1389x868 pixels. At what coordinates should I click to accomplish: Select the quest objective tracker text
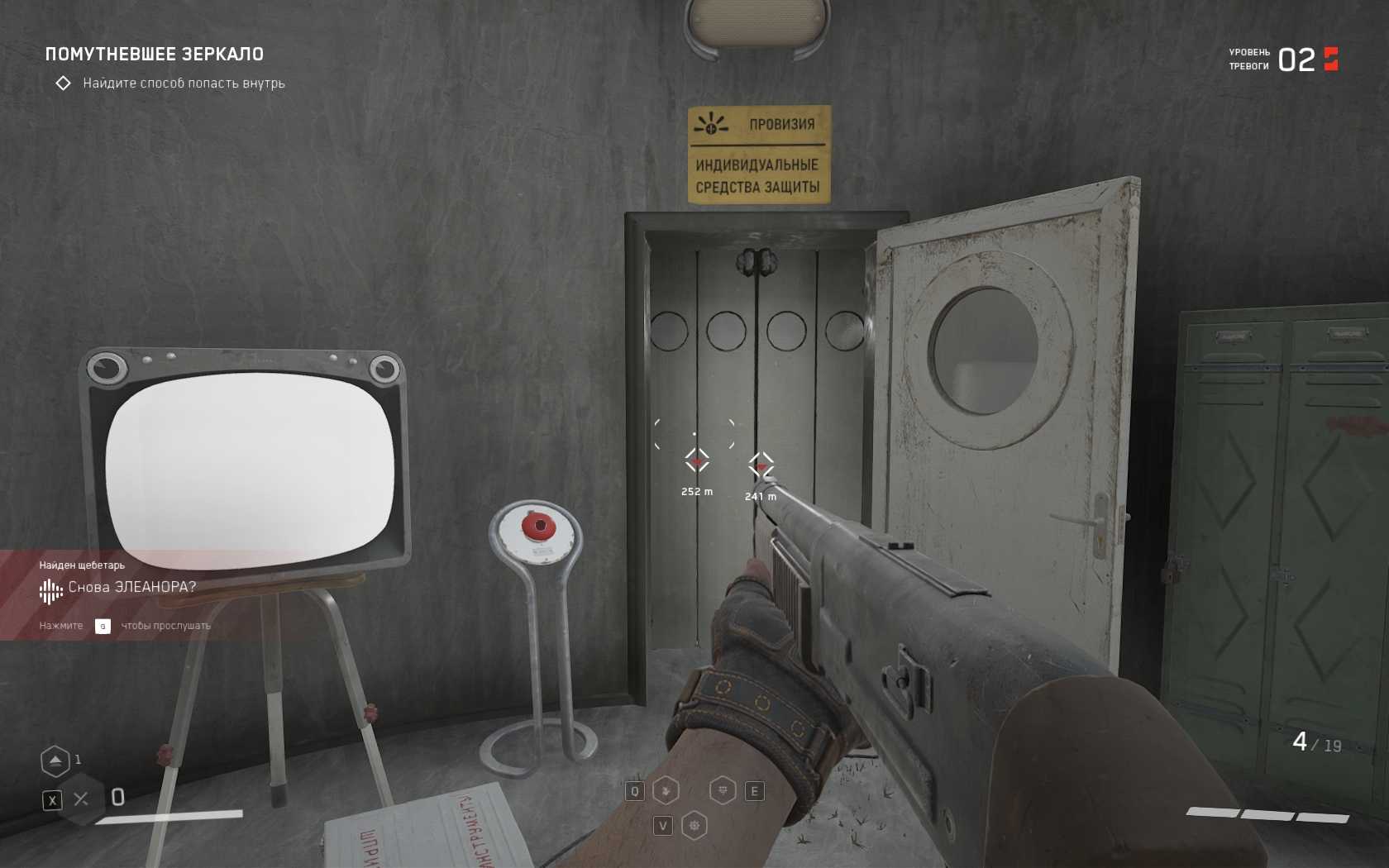[x=184, y=83]
